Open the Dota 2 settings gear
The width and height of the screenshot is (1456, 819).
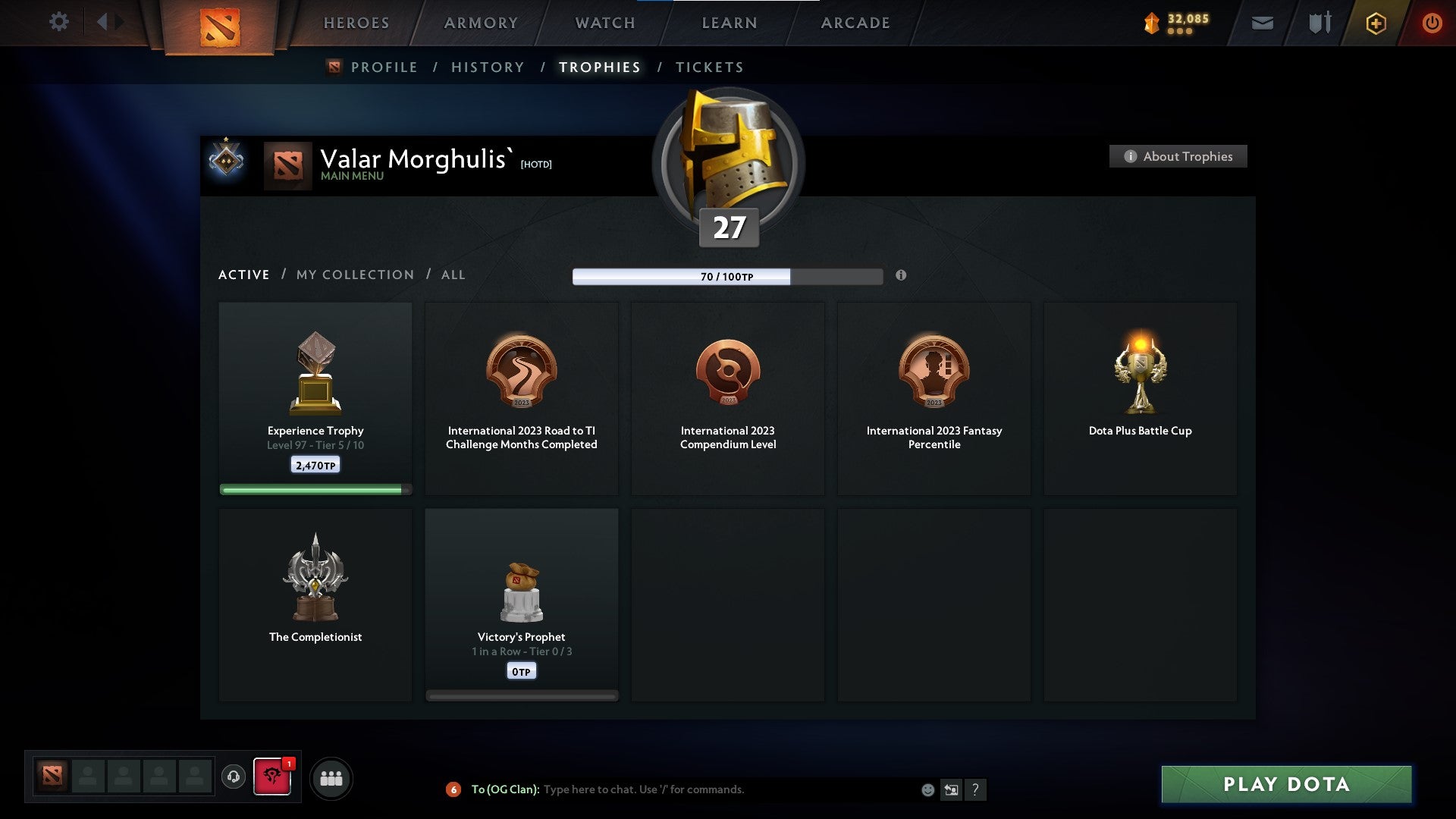pos(58,22)
